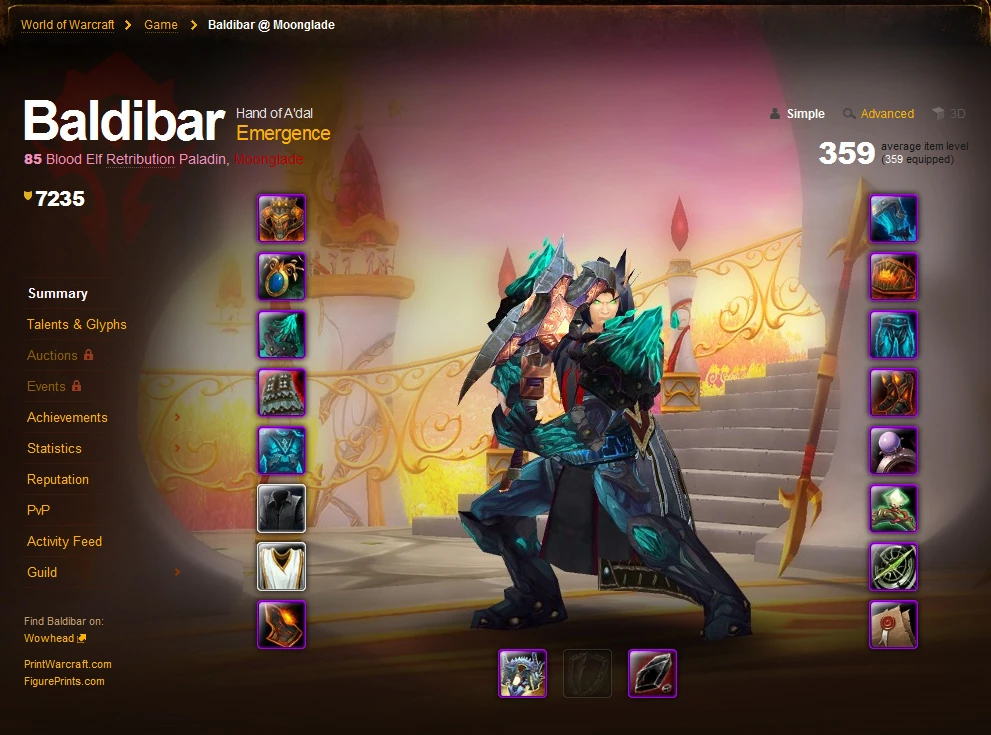This screenshot has height=735, width=991.
Task: Visit the PrintWarcraft.com link
Action: click(68, 664)
